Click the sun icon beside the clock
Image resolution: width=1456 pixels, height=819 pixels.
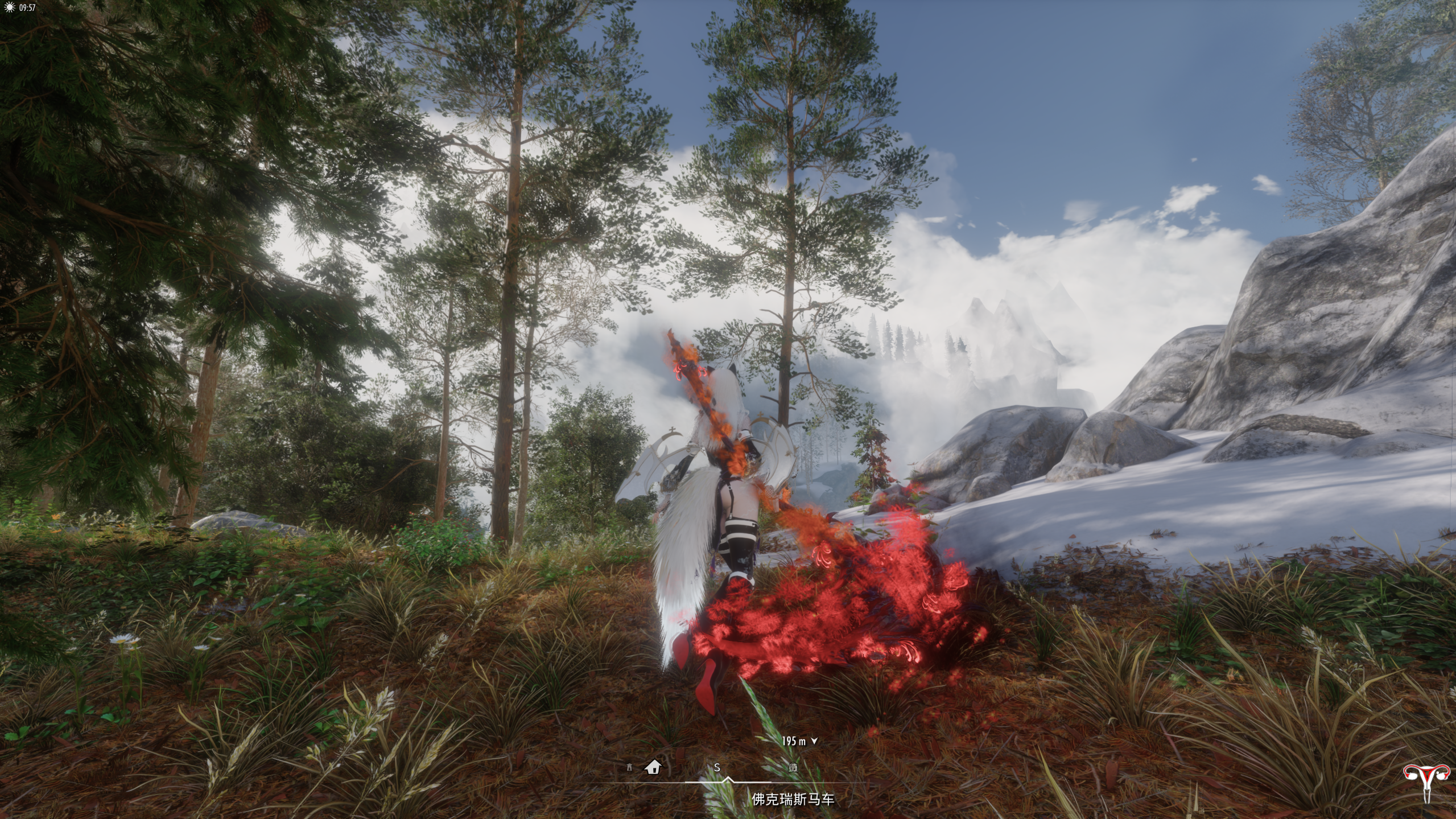click(9, 7)
